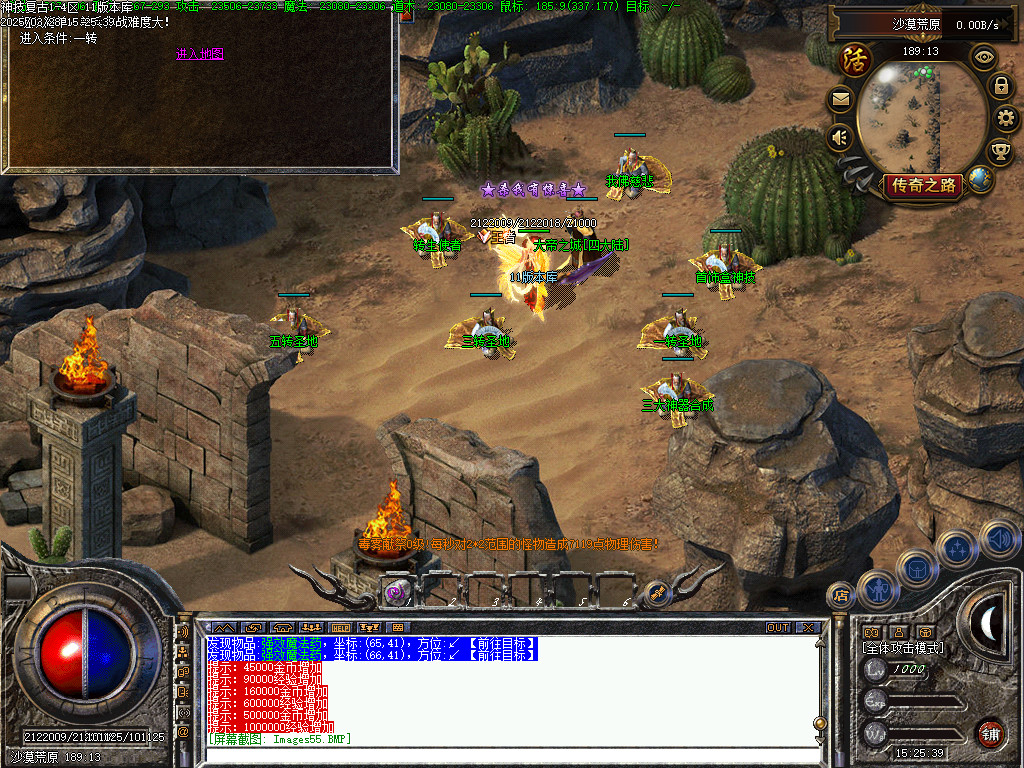The image size is (1024, 768).
Task: Click the padlock icon
Action: click(x=1000, y=86)
